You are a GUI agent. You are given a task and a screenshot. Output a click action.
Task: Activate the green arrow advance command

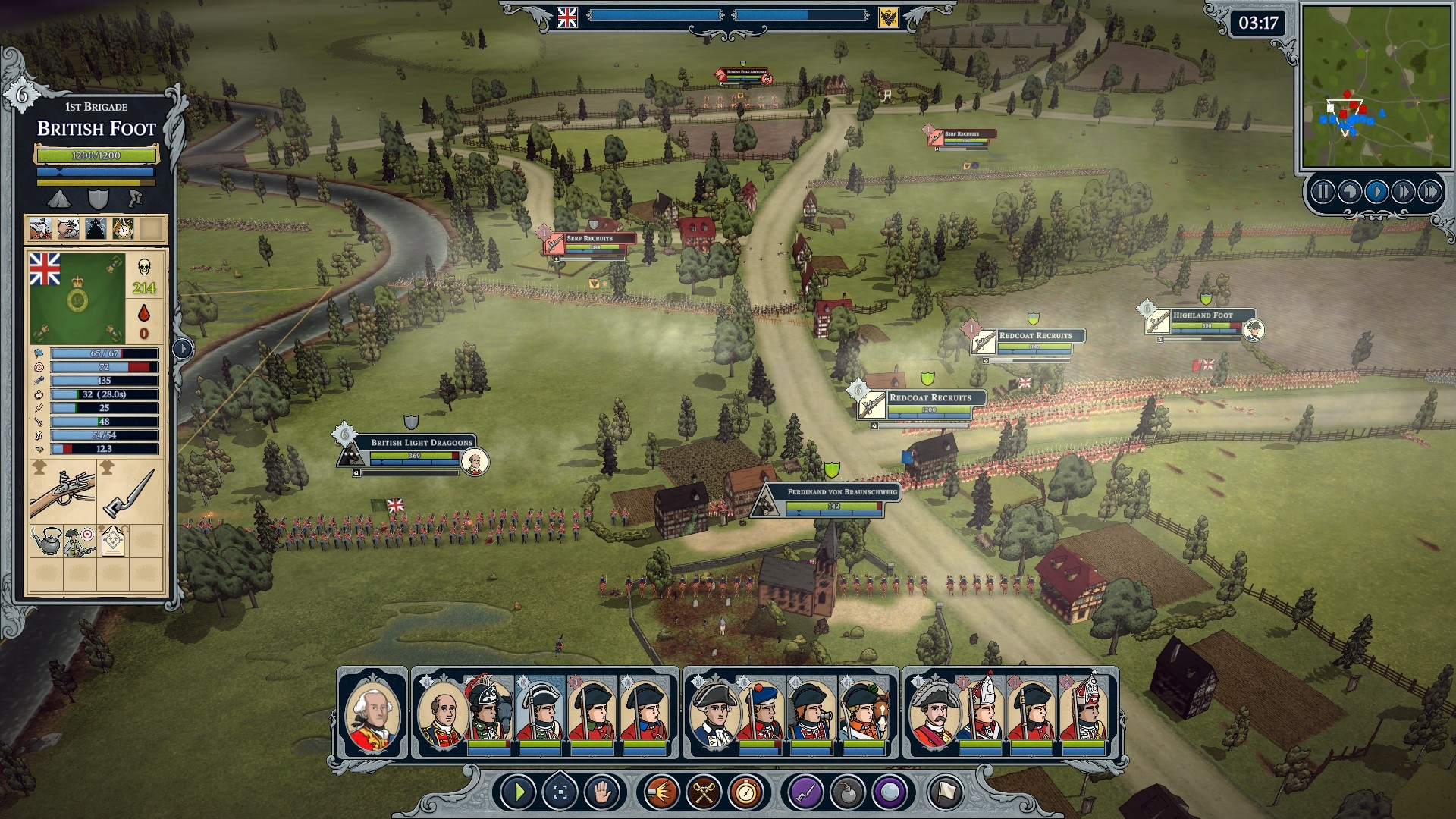tap(519, 793)
